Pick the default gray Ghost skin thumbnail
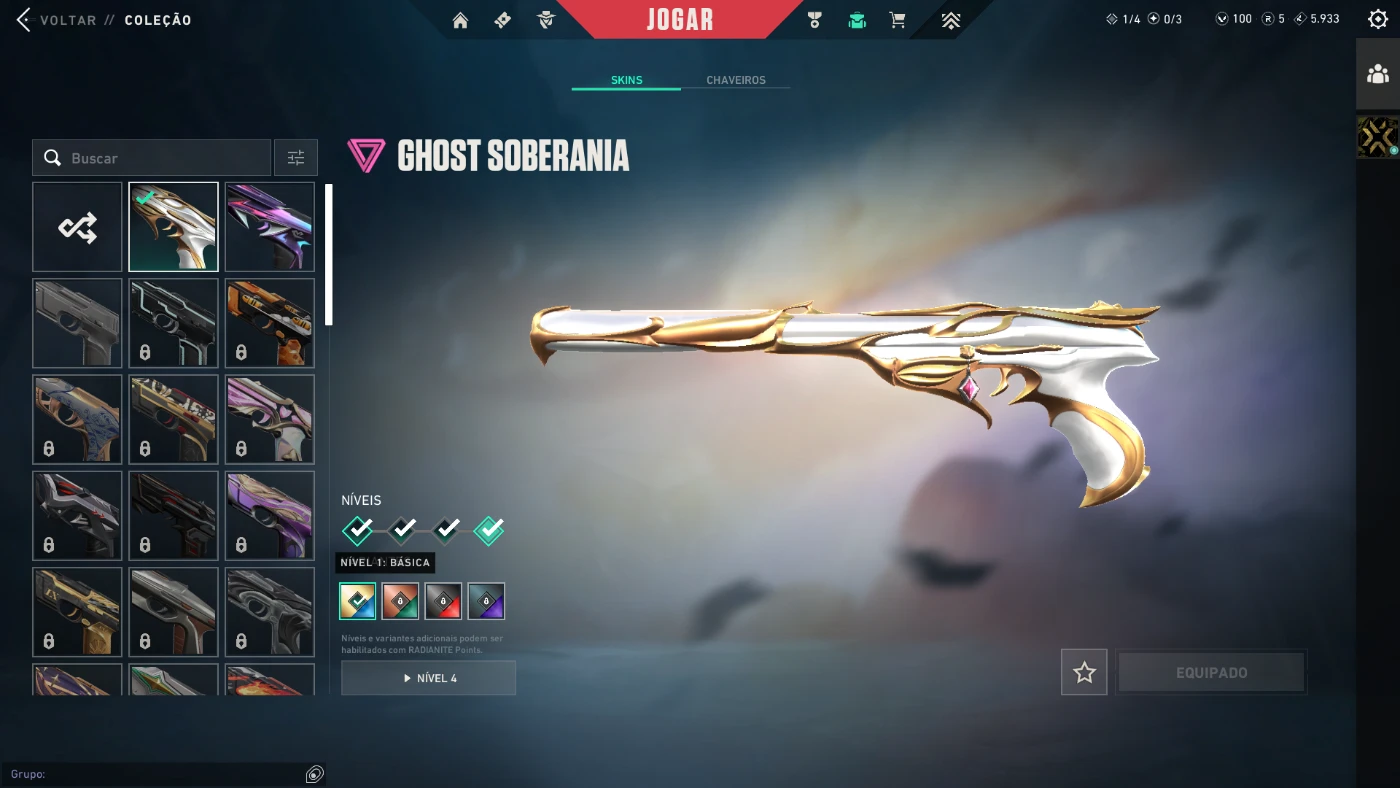The height and width of the screenshot is (788, 1400). click(x=77, y=323)
